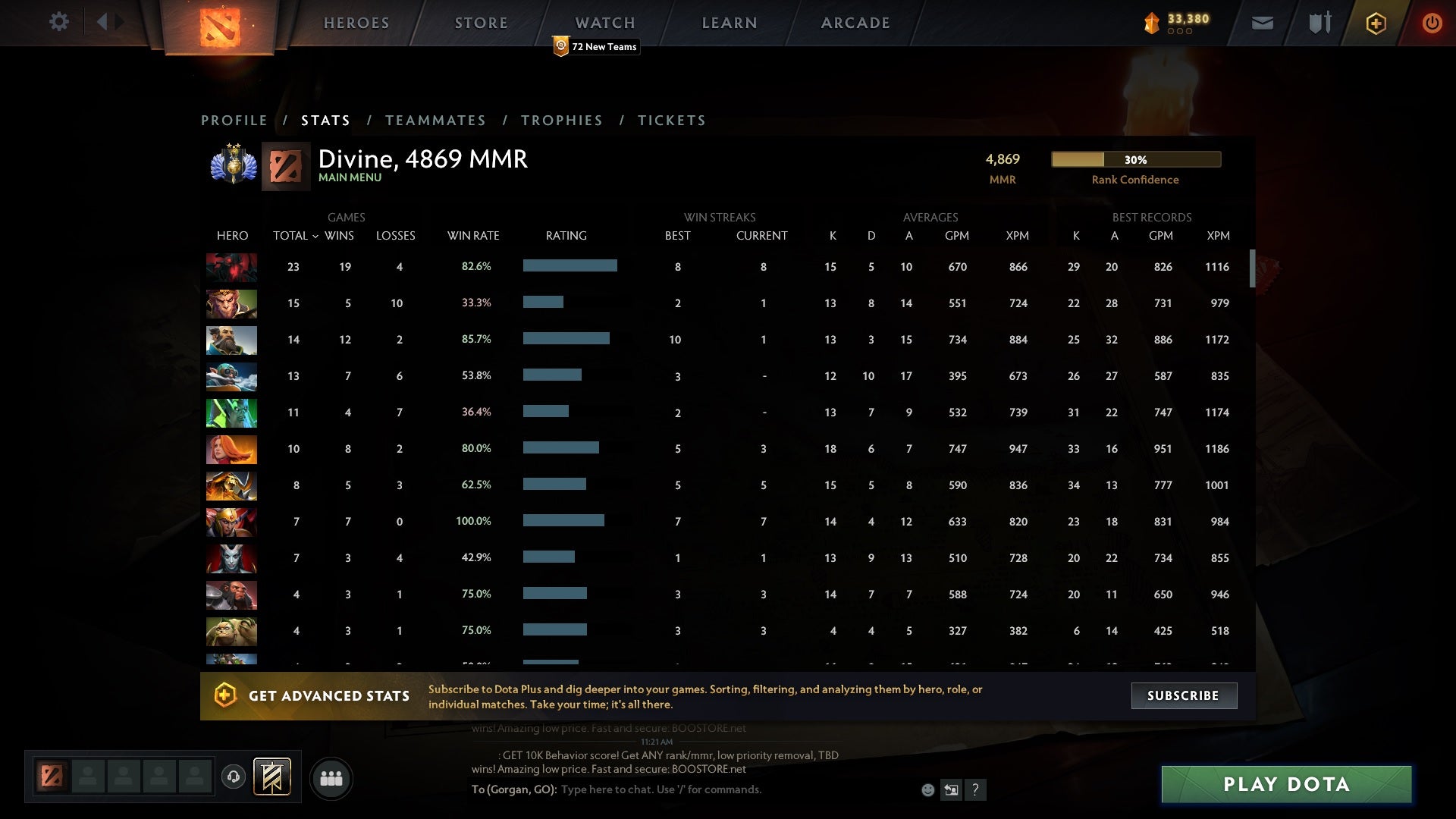Viewport: 1456px width, 819px height.
Task: Switch to the TEAMMATES tab
Action: click(436, 120)
